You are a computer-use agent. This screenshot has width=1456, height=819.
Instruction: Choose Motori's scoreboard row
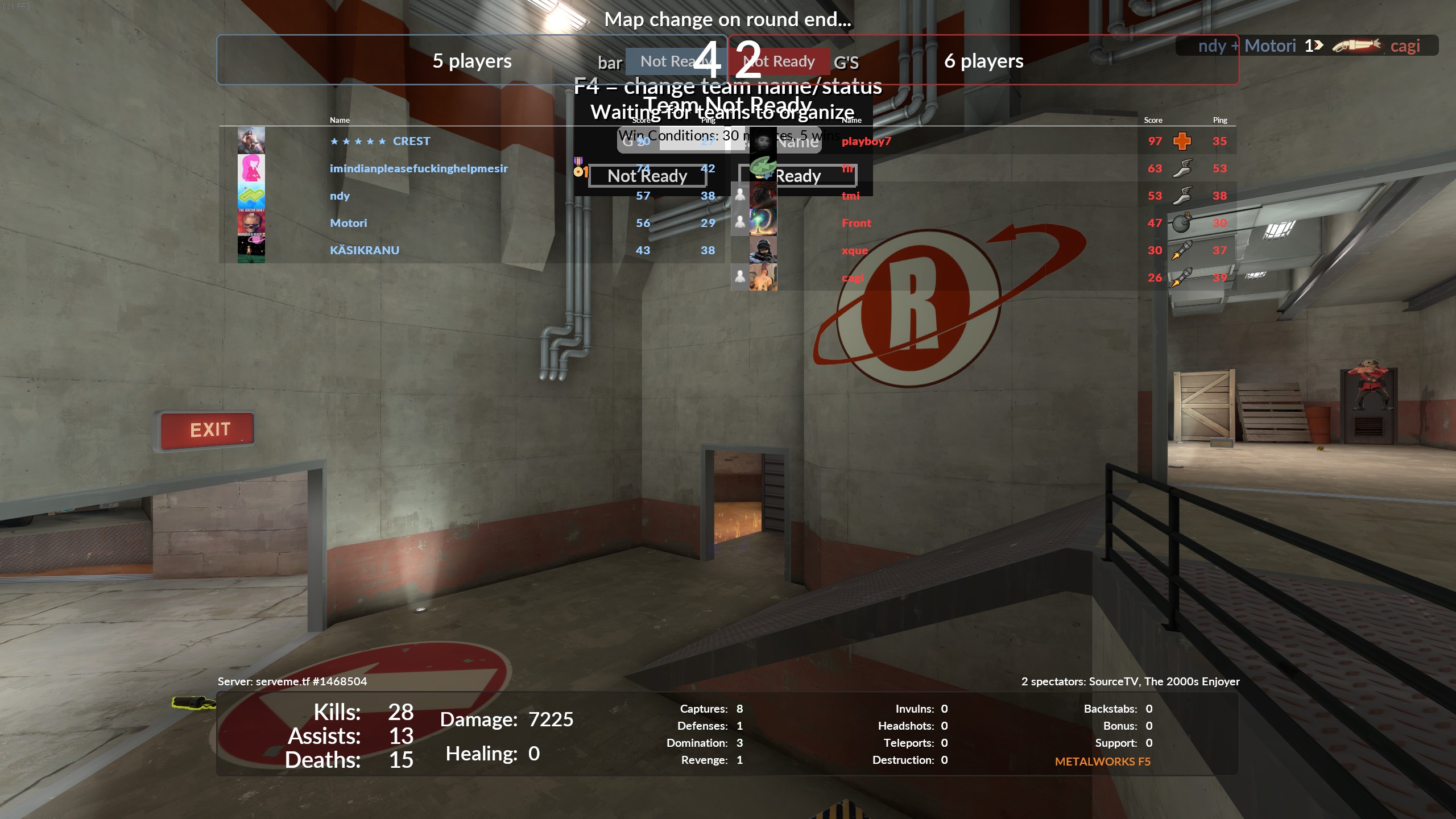pos(348,223)
